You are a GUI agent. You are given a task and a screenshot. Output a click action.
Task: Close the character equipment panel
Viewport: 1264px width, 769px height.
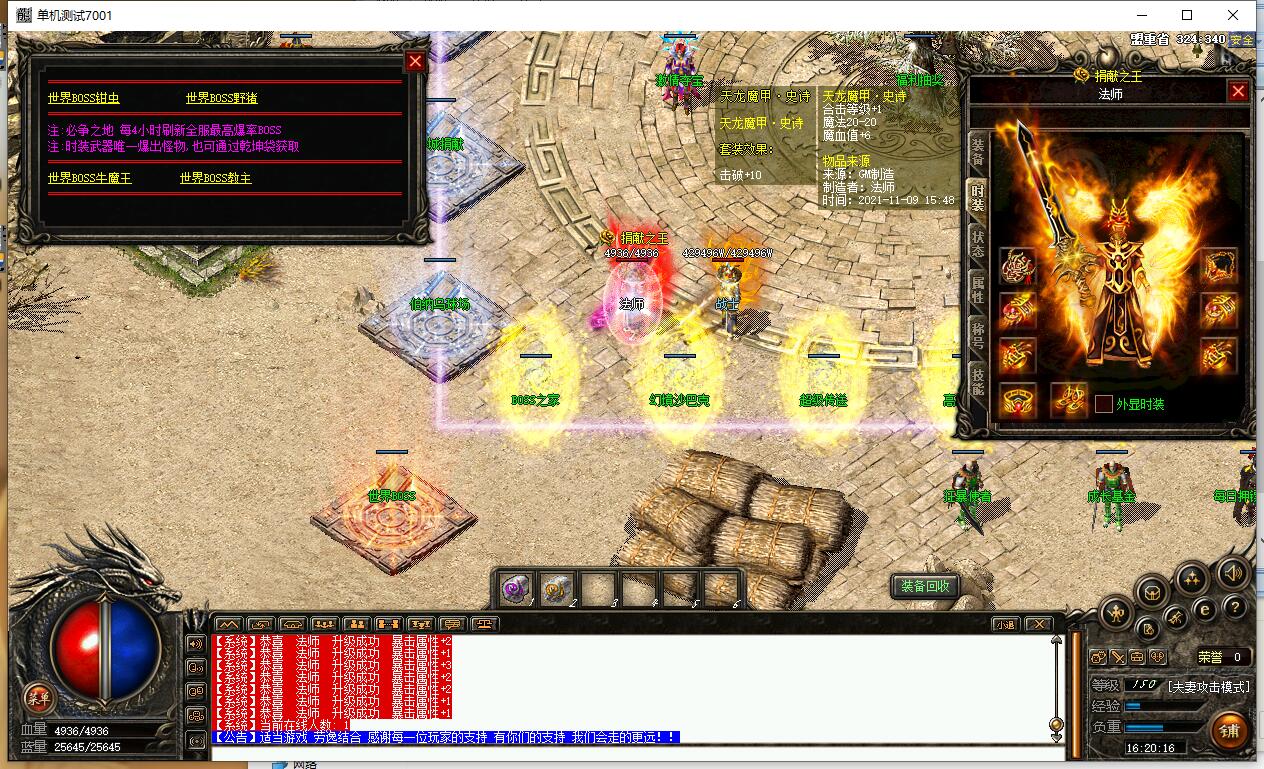click(1238, 92)
